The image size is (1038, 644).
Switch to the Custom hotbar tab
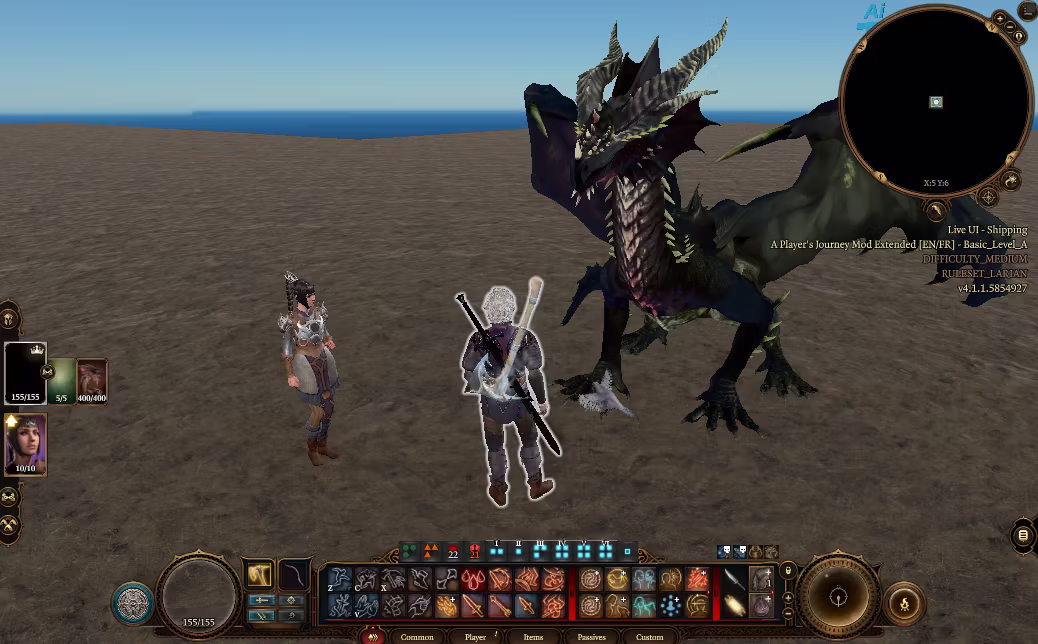coord(649,637)
